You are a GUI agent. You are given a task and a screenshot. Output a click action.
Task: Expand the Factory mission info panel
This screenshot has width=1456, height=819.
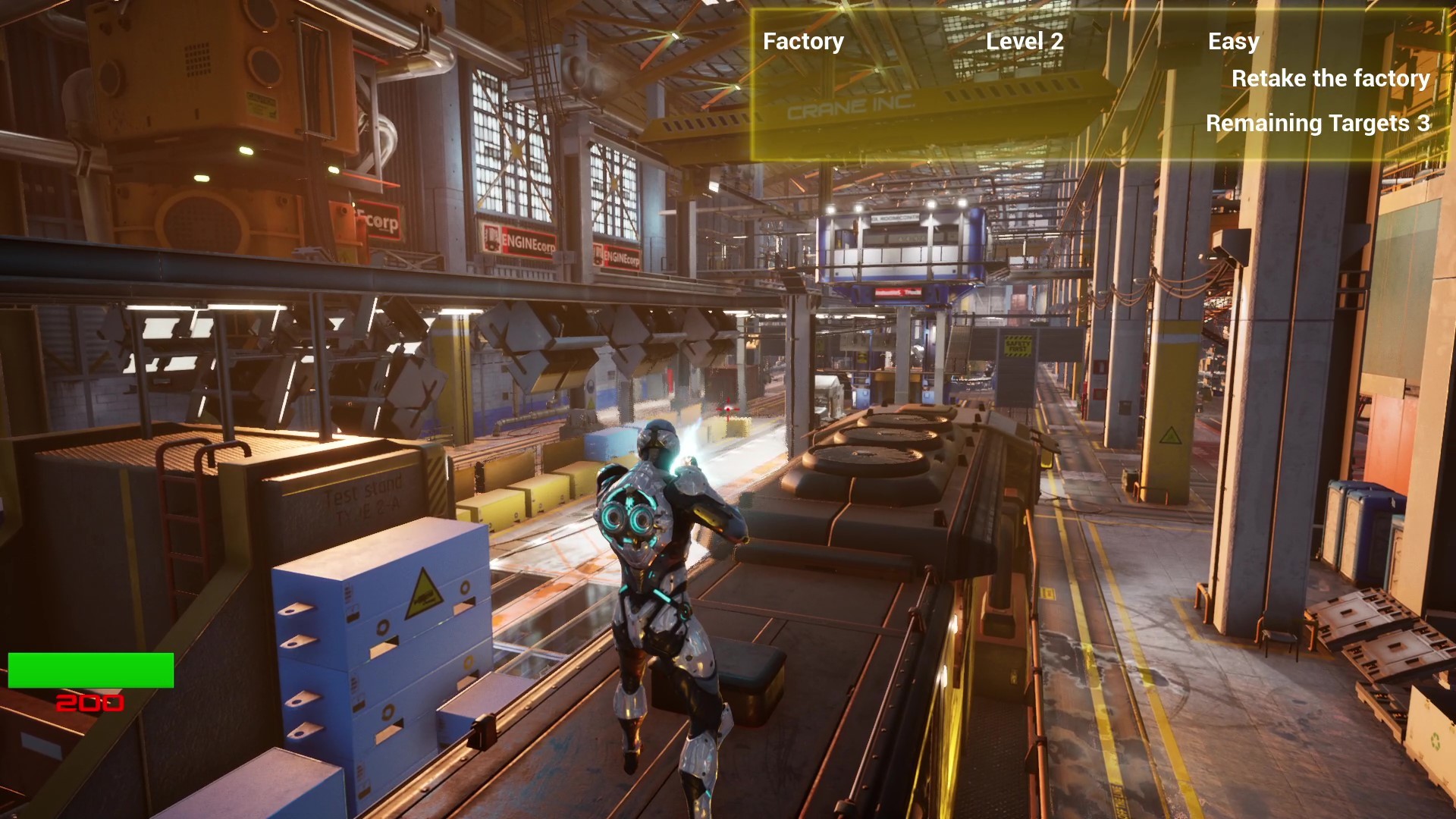pos(803,42)
